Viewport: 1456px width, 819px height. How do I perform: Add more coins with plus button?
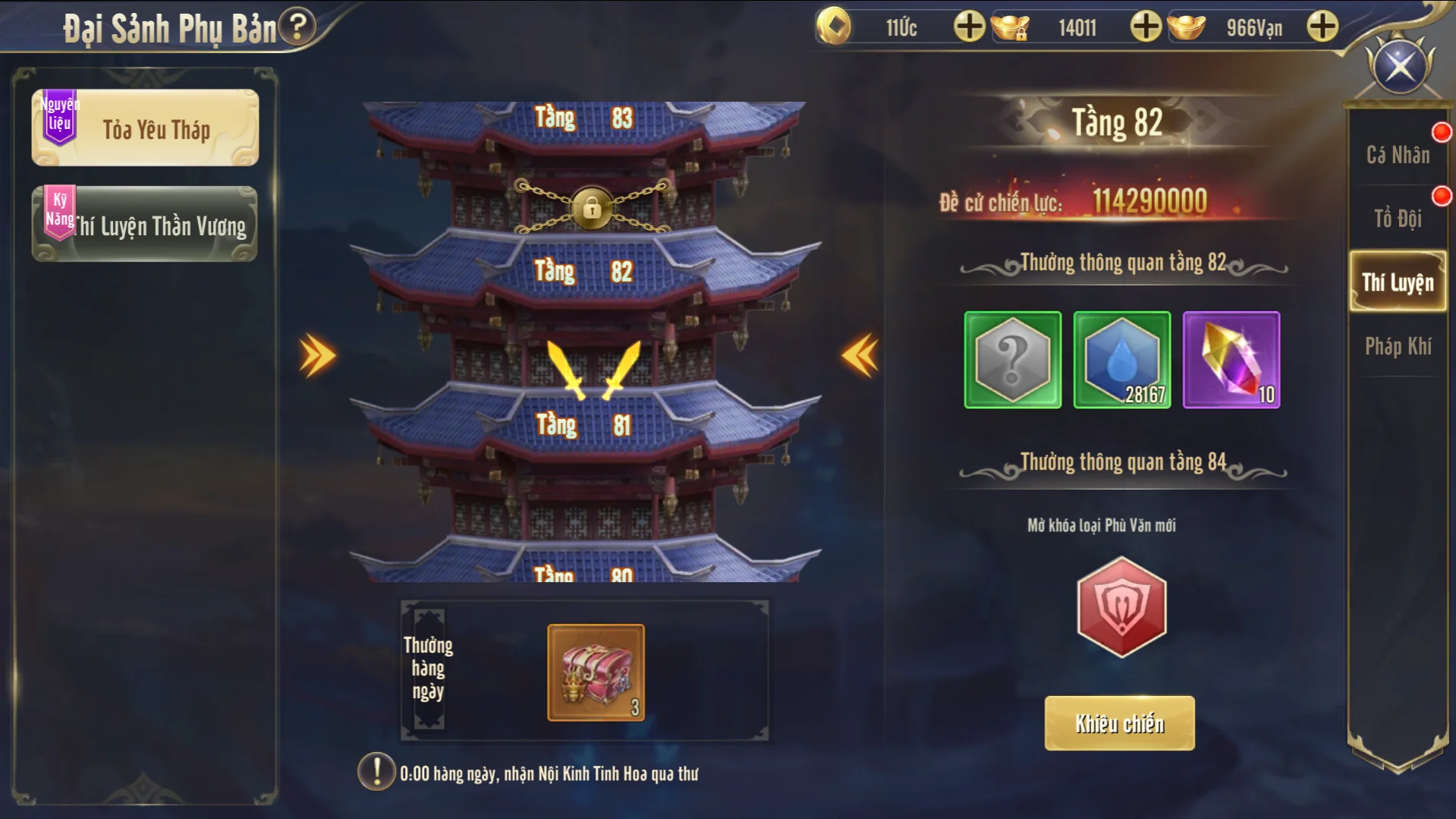(969, 27)
